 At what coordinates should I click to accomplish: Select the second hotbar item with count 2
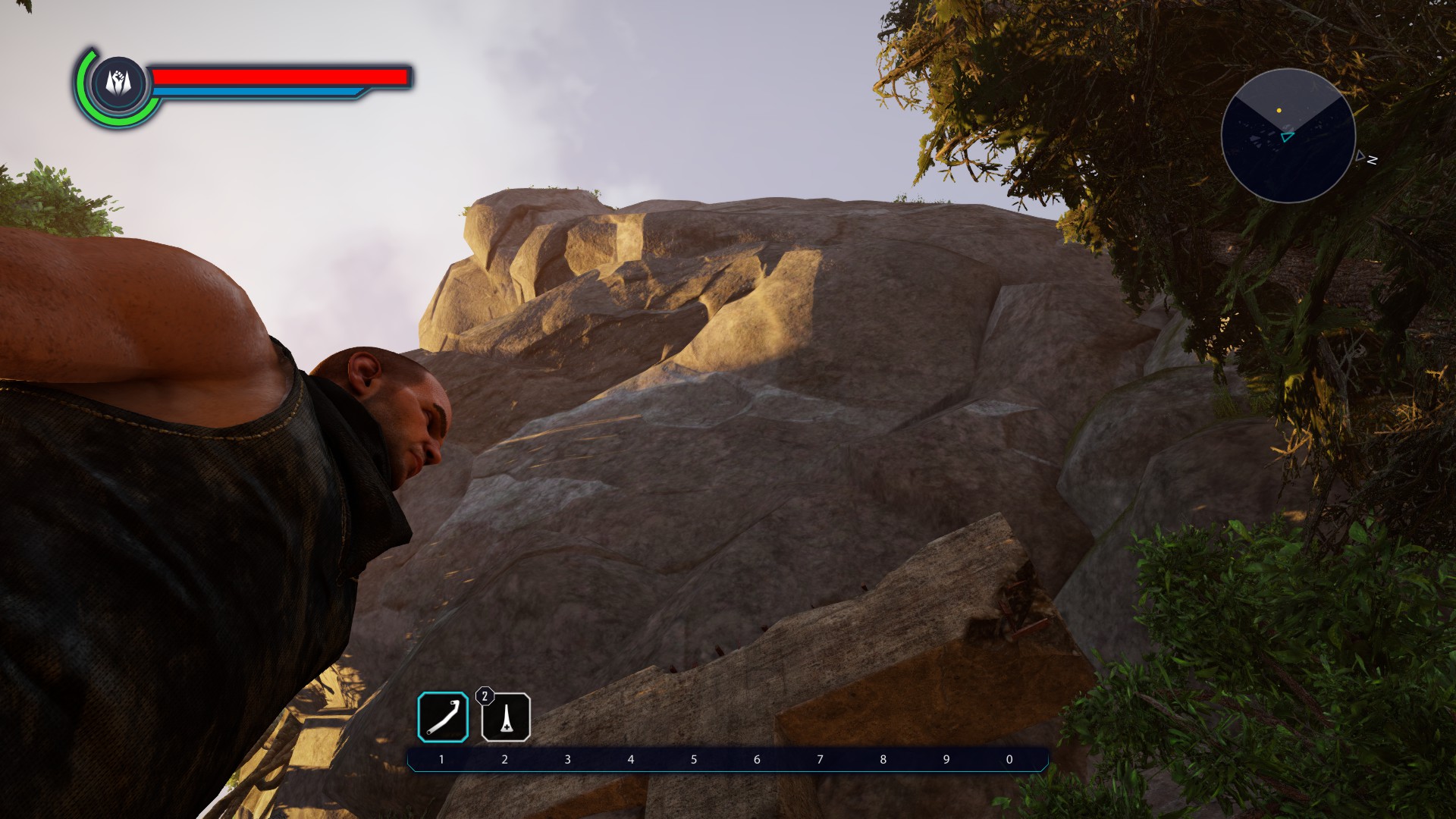506,717
